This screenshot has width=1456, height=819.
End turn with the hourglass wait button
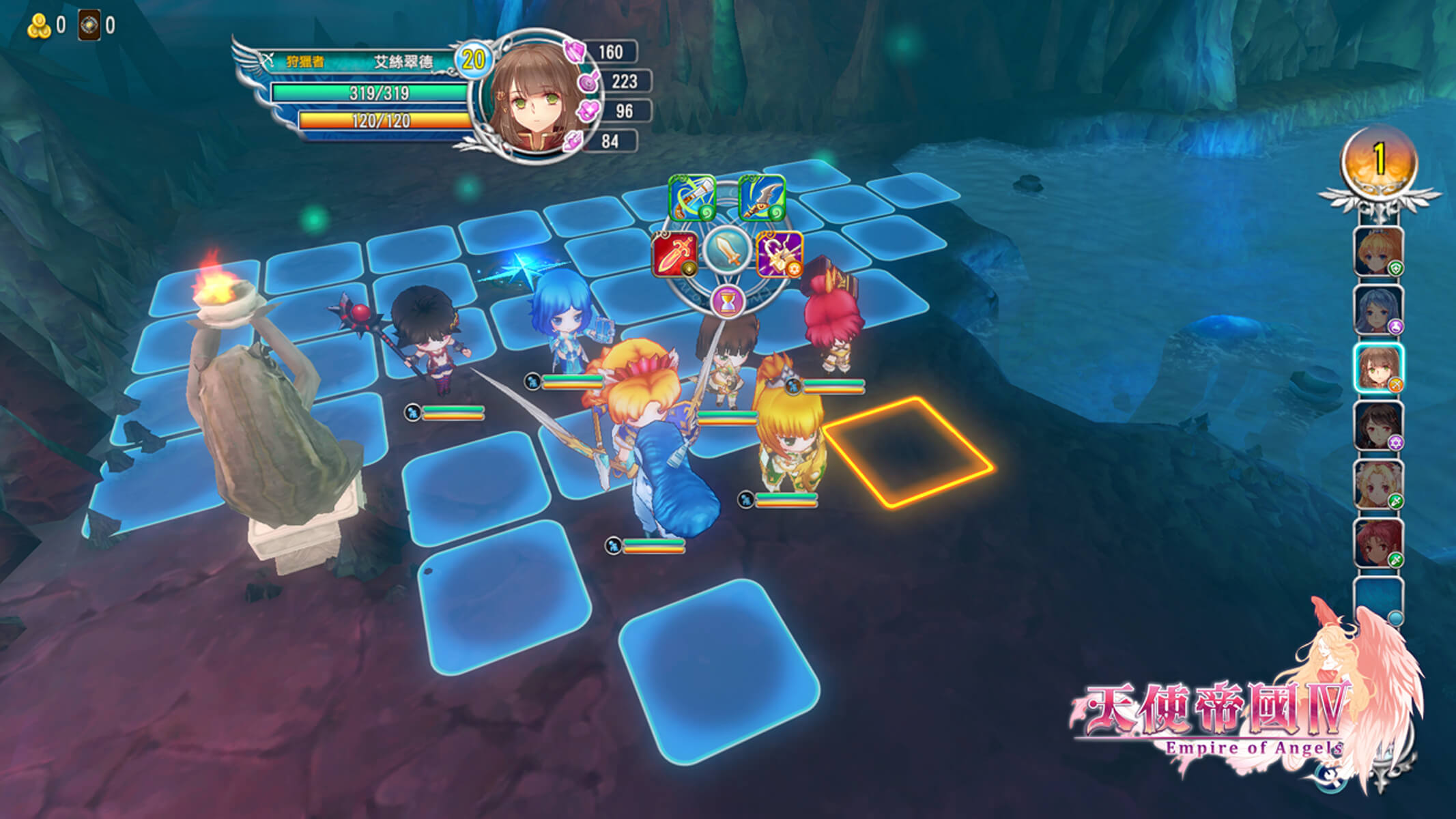pyautogui.click(x=728, y=301)
